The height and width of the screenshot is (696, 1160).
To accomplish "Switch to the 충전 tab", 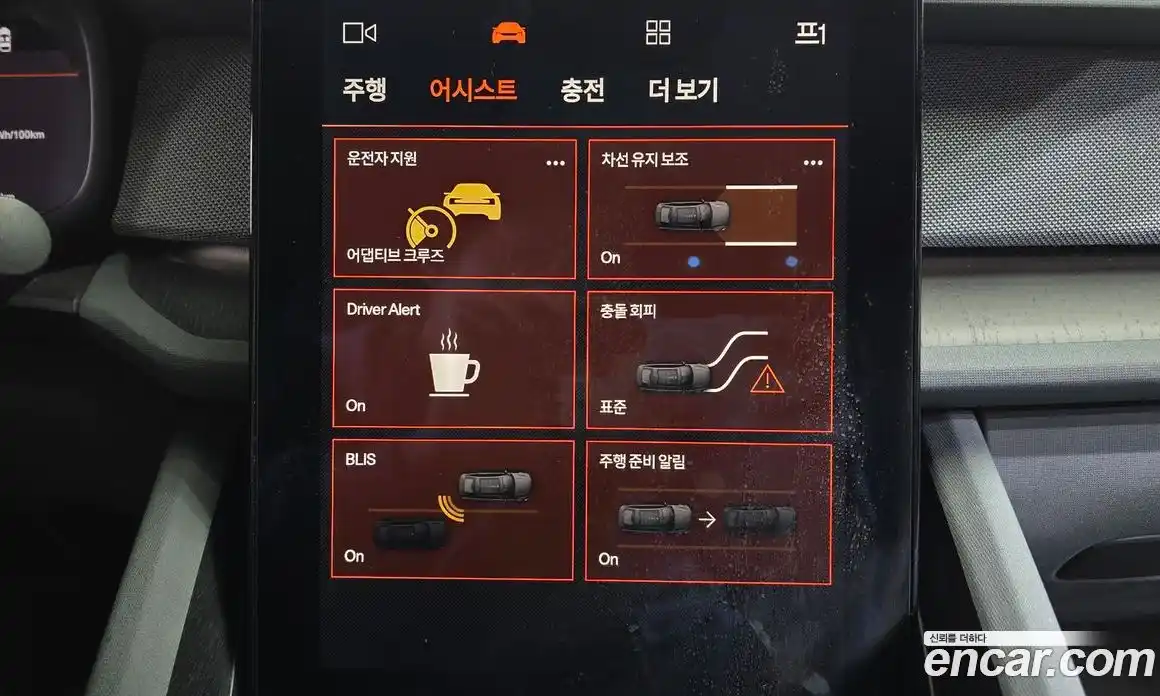I will point(582,91).
